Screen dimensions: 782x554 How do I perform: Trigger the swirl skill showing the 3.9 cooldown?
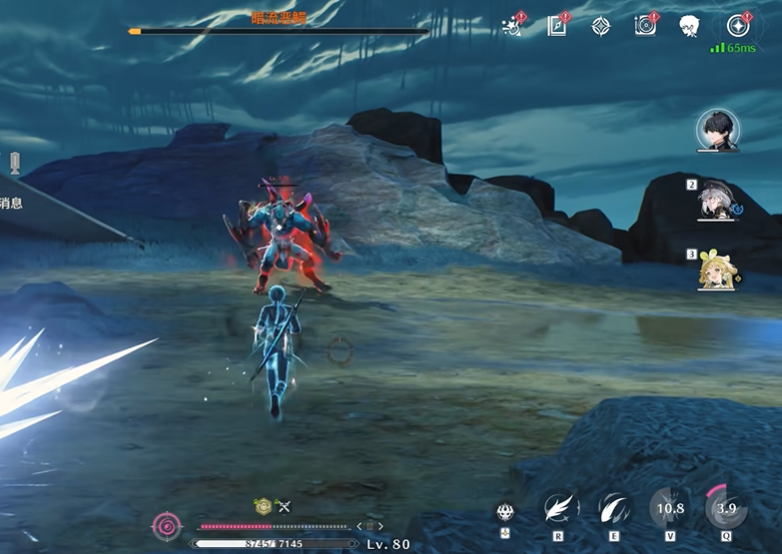725,508
